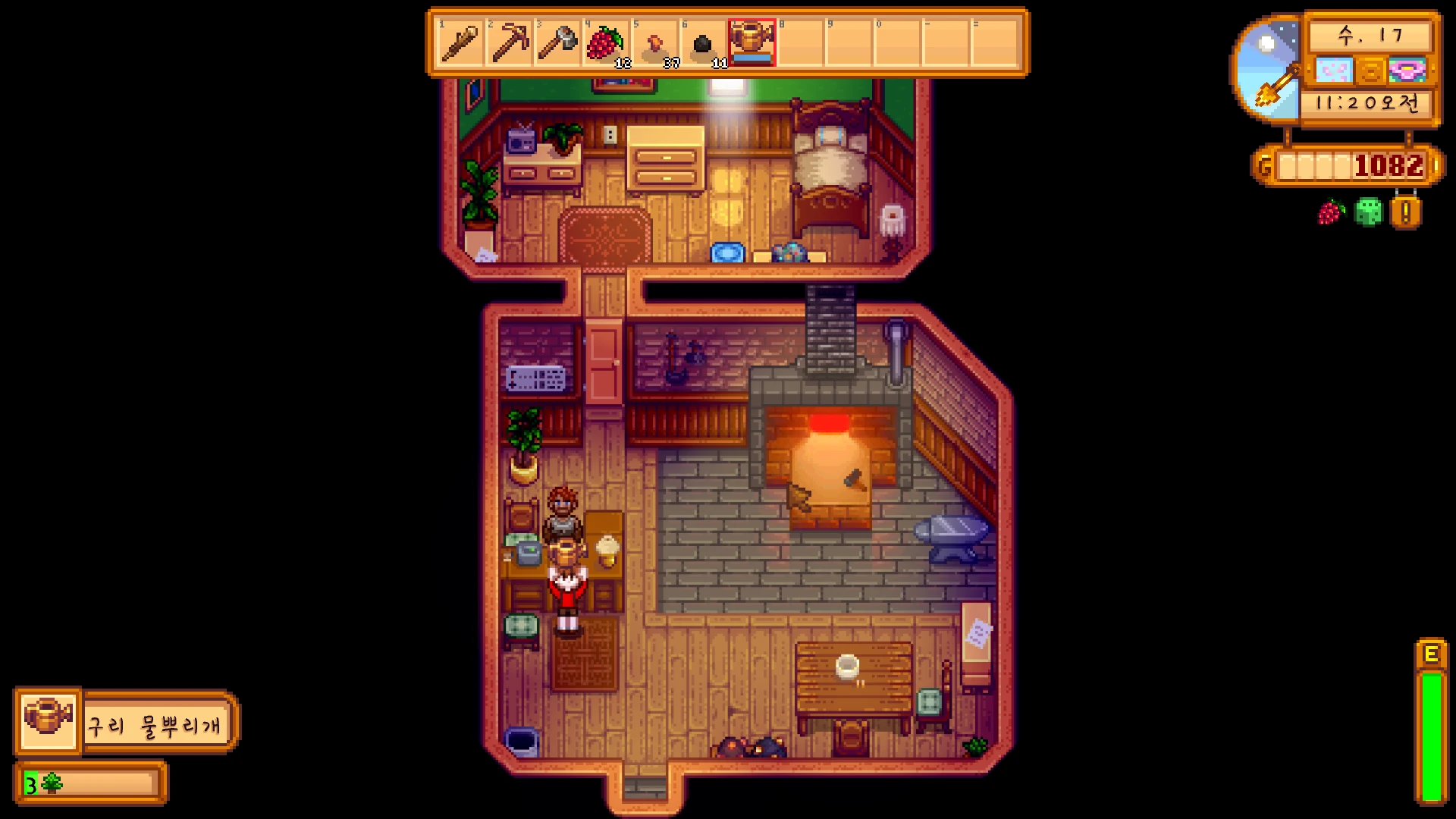The image size is (1456, 819).
Task: Click the green dice luck buff icon
Action: point(1369,212)
